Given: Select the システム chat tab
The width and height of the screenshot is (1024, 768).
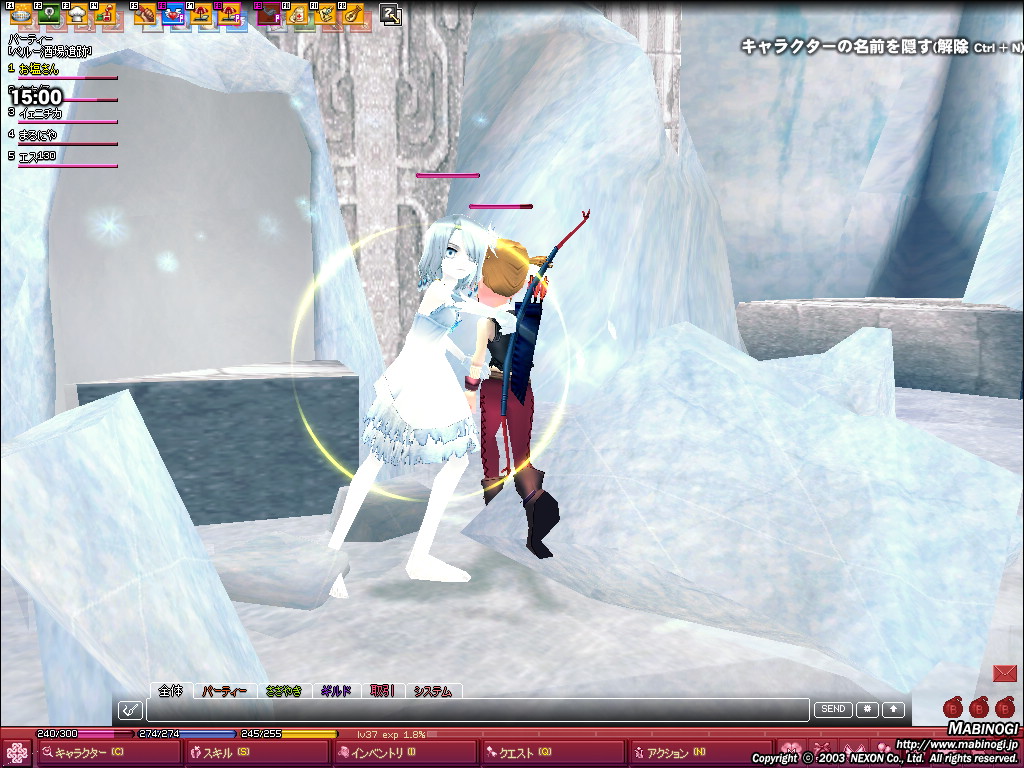Looking at the screenshot, I should (x=433, y=690).
